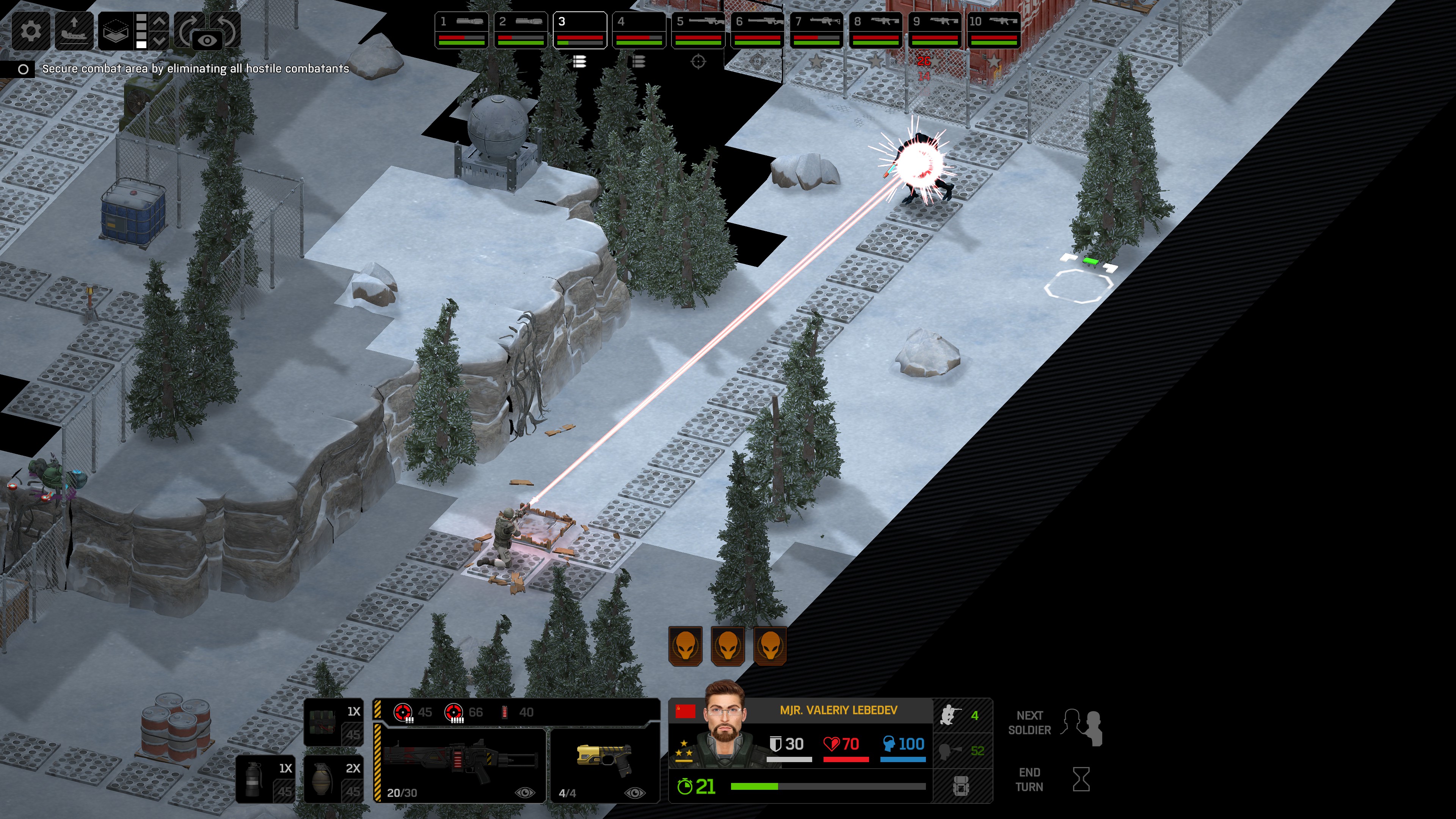Select the dropship evacuation icon
1456x819 pixels.
coord(74,31)
